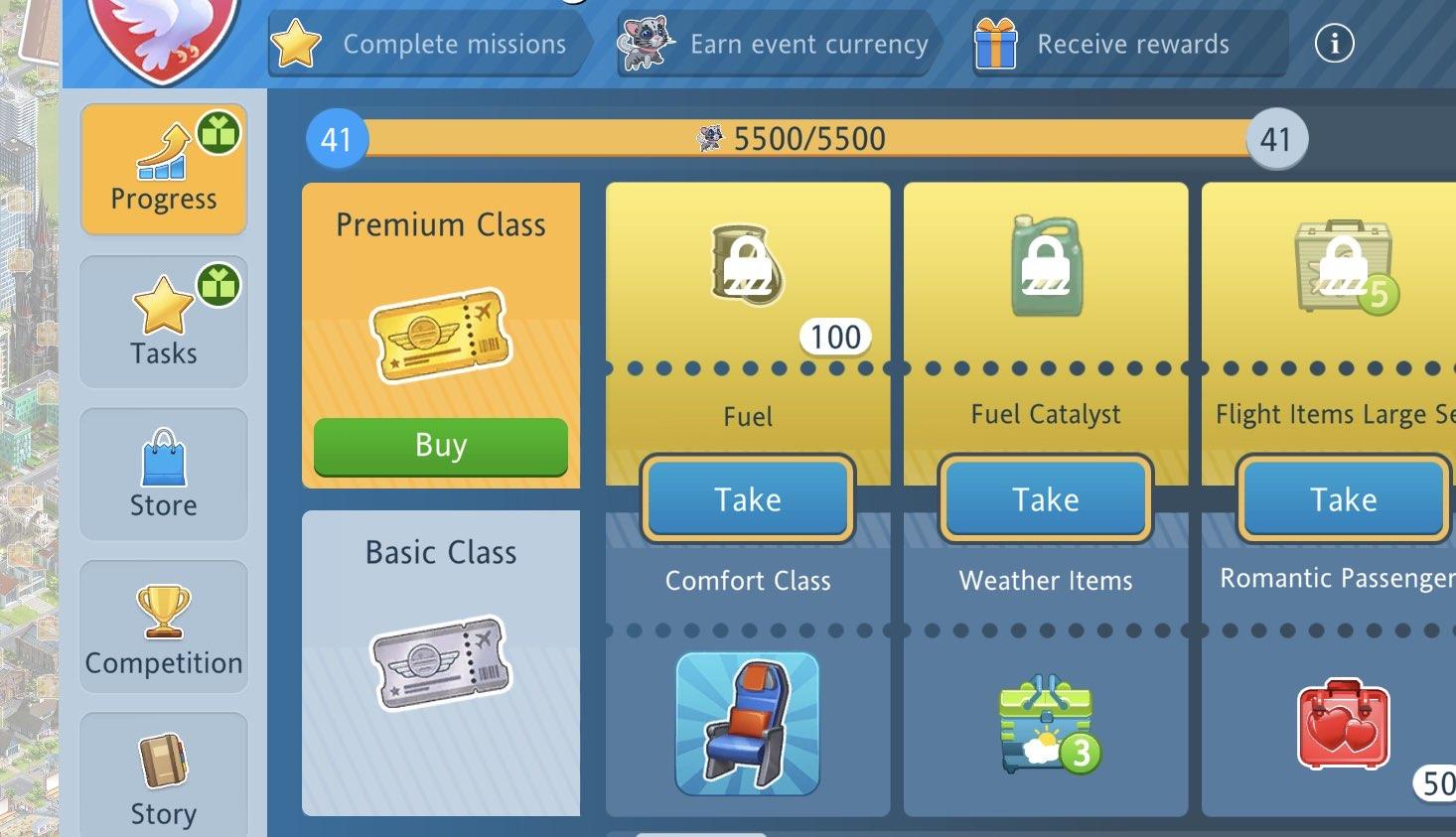This screenshot has width=1456, height=837.
Task: Take the Romantic Passengers reward
Action: click(1343, 498)
